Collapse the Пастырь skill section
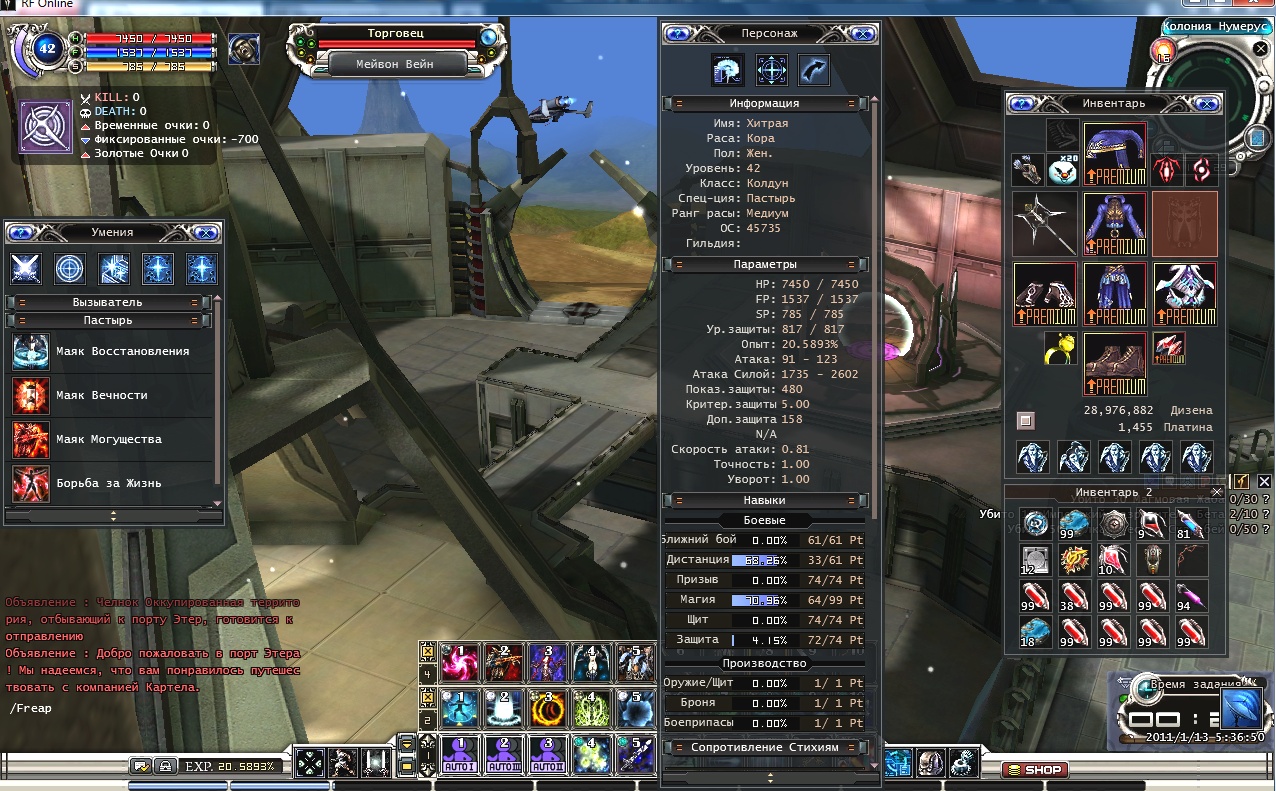Image resolution: width=1276 pixels, height=791 pixels. click(x=108, y=320)
